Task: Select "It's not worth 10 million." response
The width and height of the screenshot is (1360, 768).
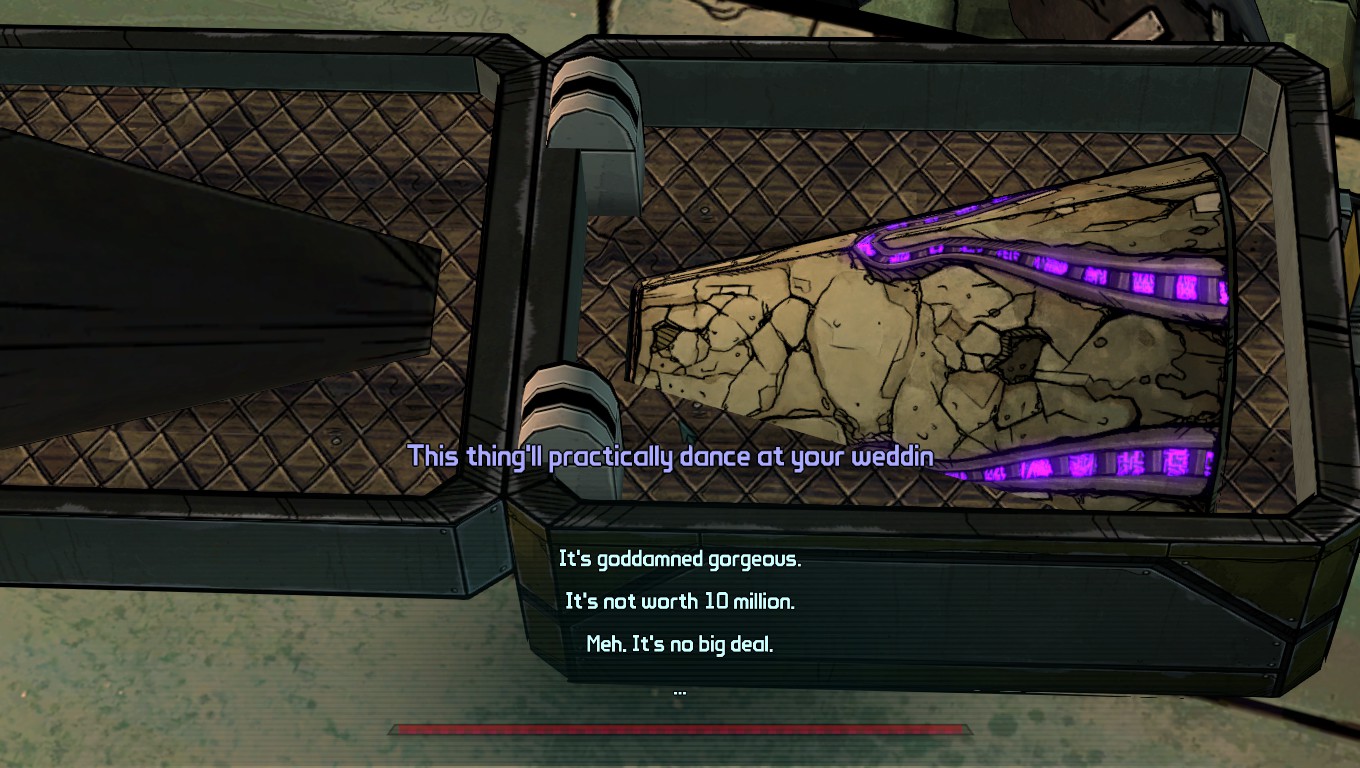Action: (680, 602)
